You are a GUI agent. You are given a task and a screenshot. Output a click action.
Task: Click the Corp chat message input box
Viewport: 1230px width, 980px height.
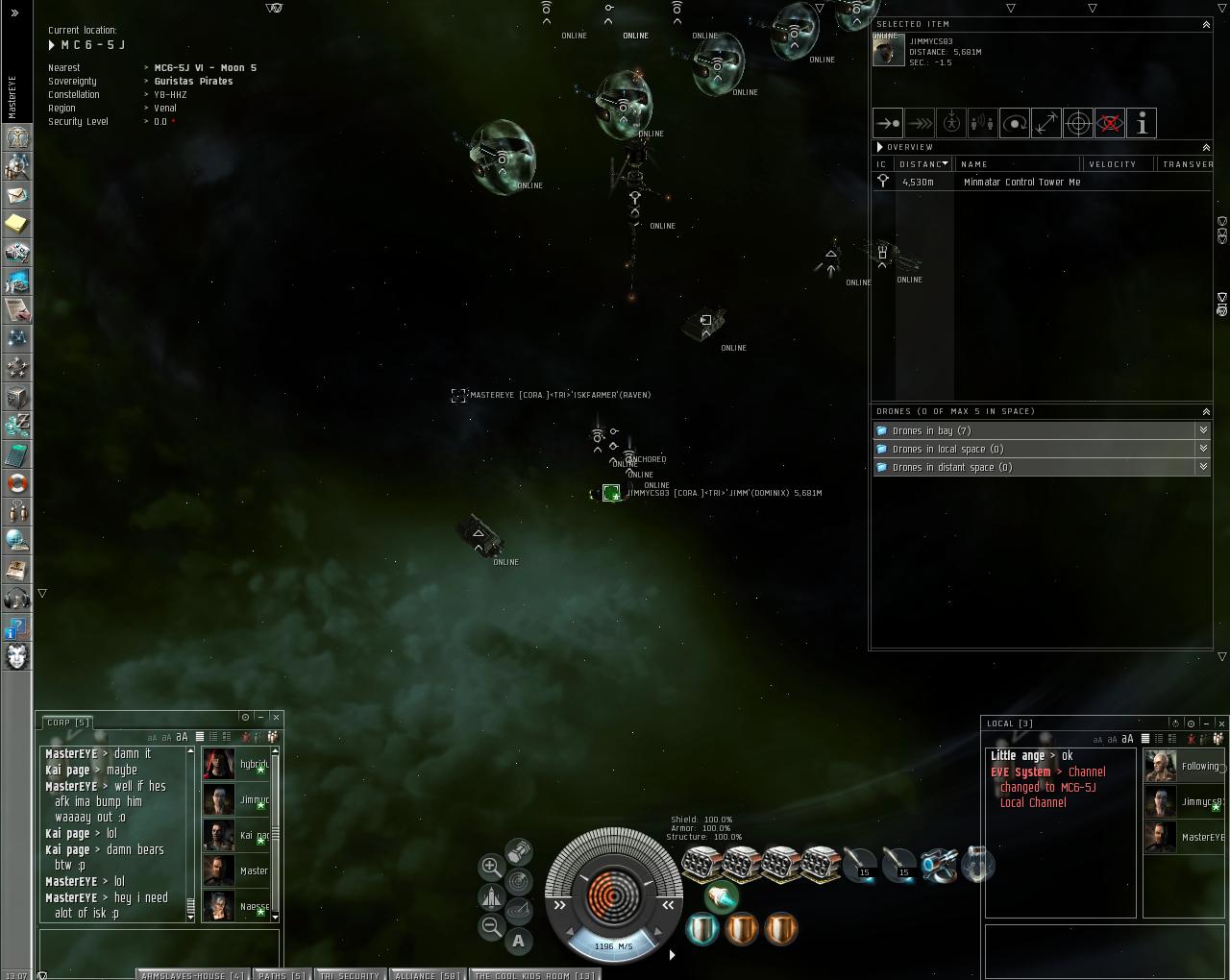coord(160,944)
